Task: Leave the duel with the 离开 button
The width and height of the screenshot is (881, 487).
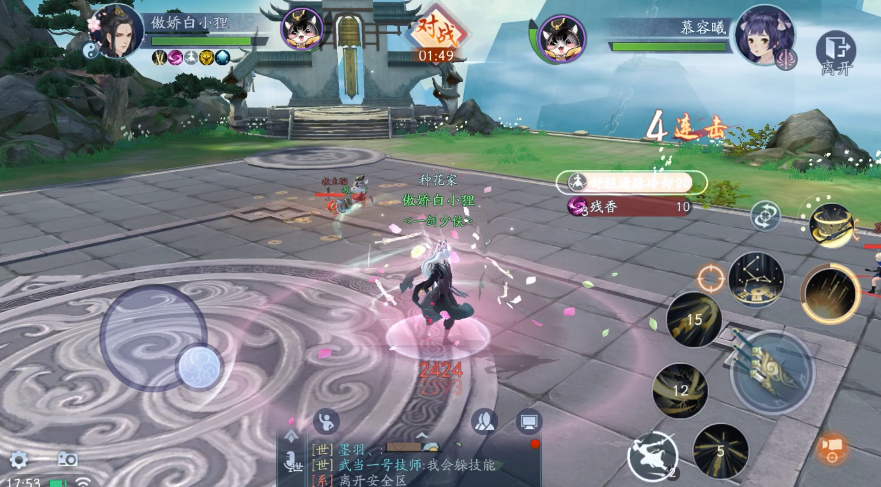Action: click(835, 53)
